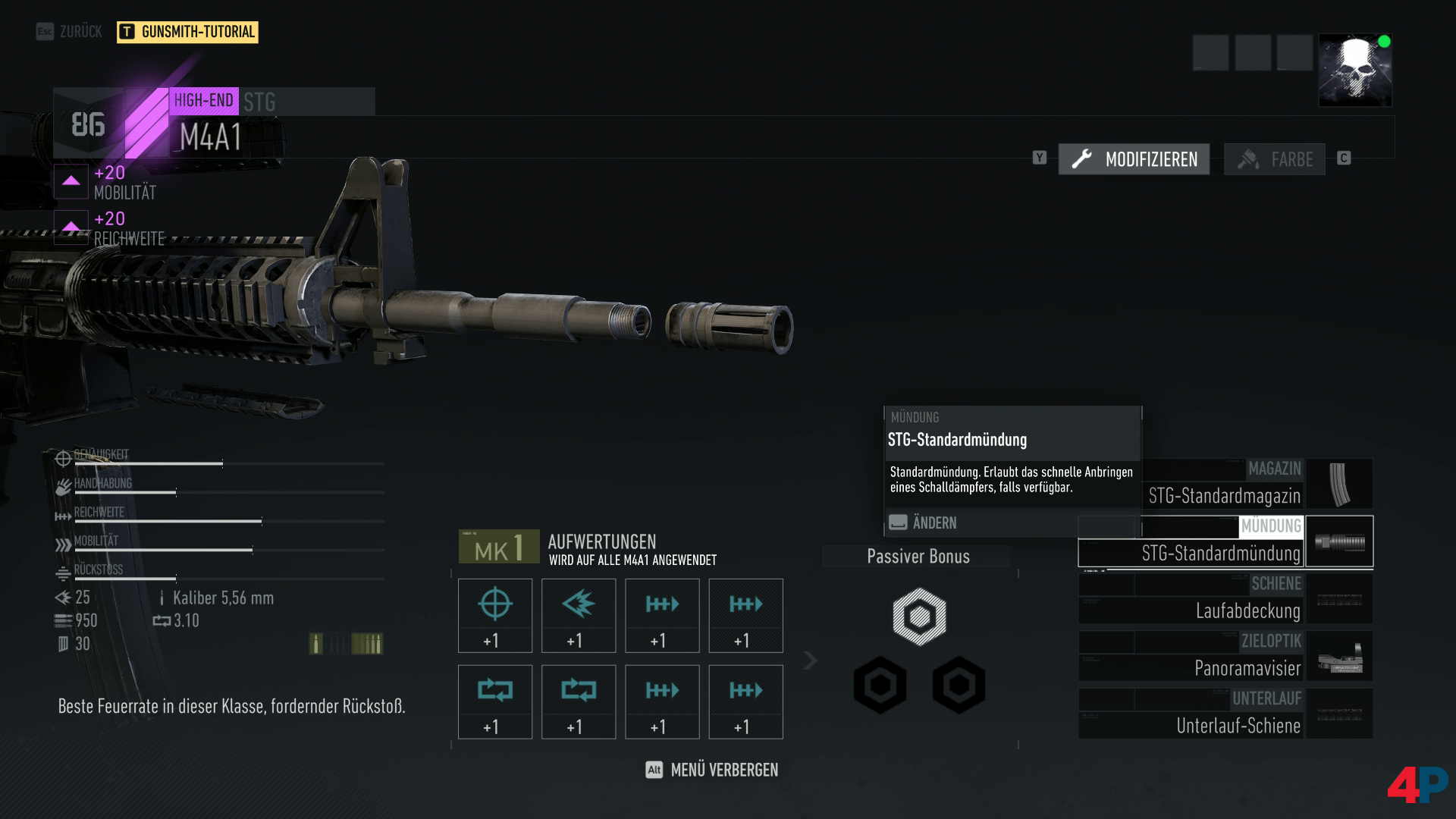Switch to the Farbe paint tab
1456x819 pixels.
(x=1274, y=159)
